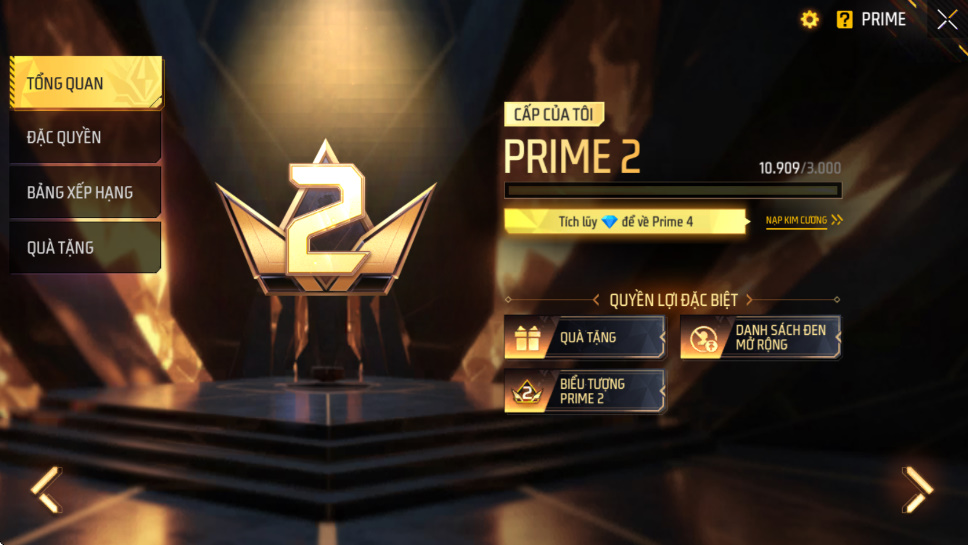Viewport: 968px width, 545px height.
Task: Select the BIỂU TƯỢNG PRIME 2 benefit
Action: 585,391
